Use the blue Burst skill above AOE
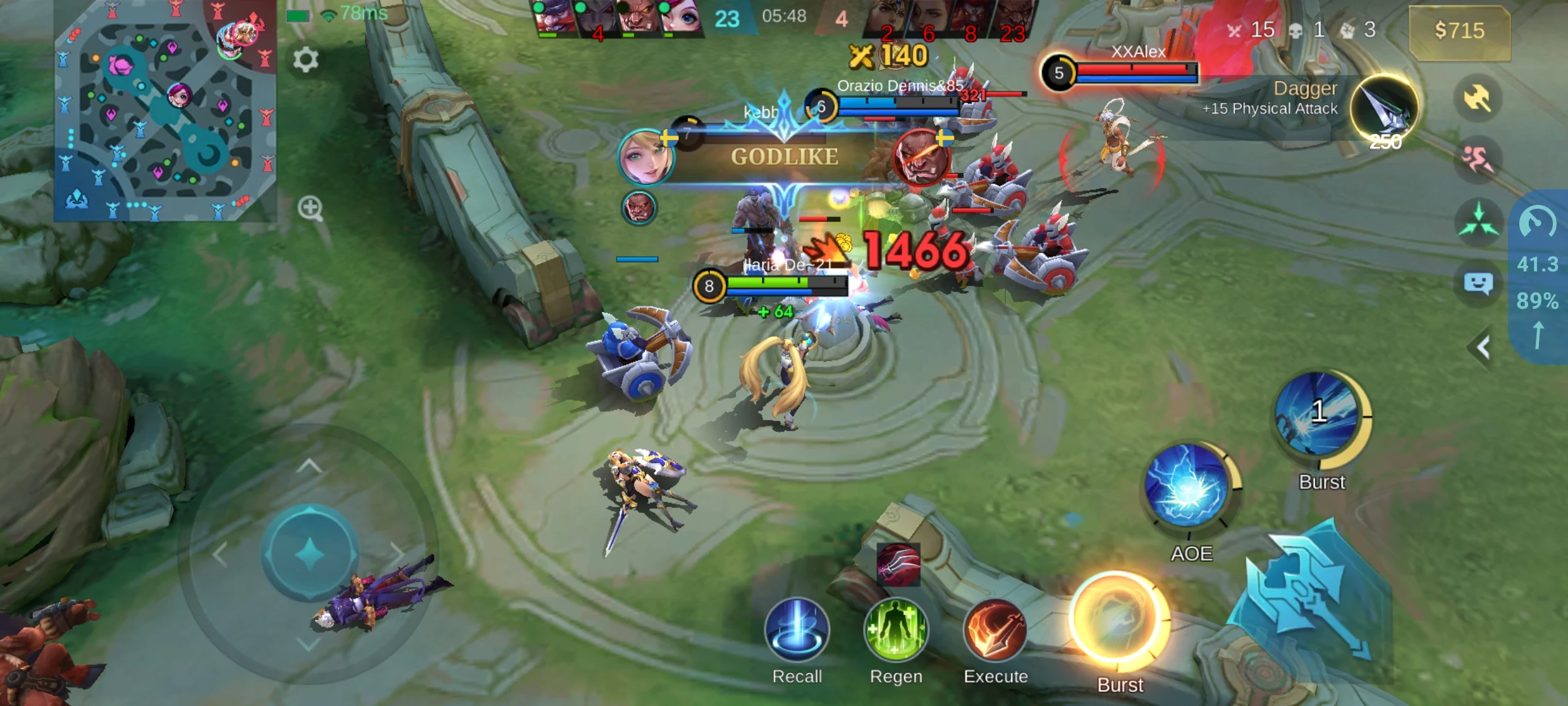This screenshot has width=1568, height=706. tap(1318, 414)
